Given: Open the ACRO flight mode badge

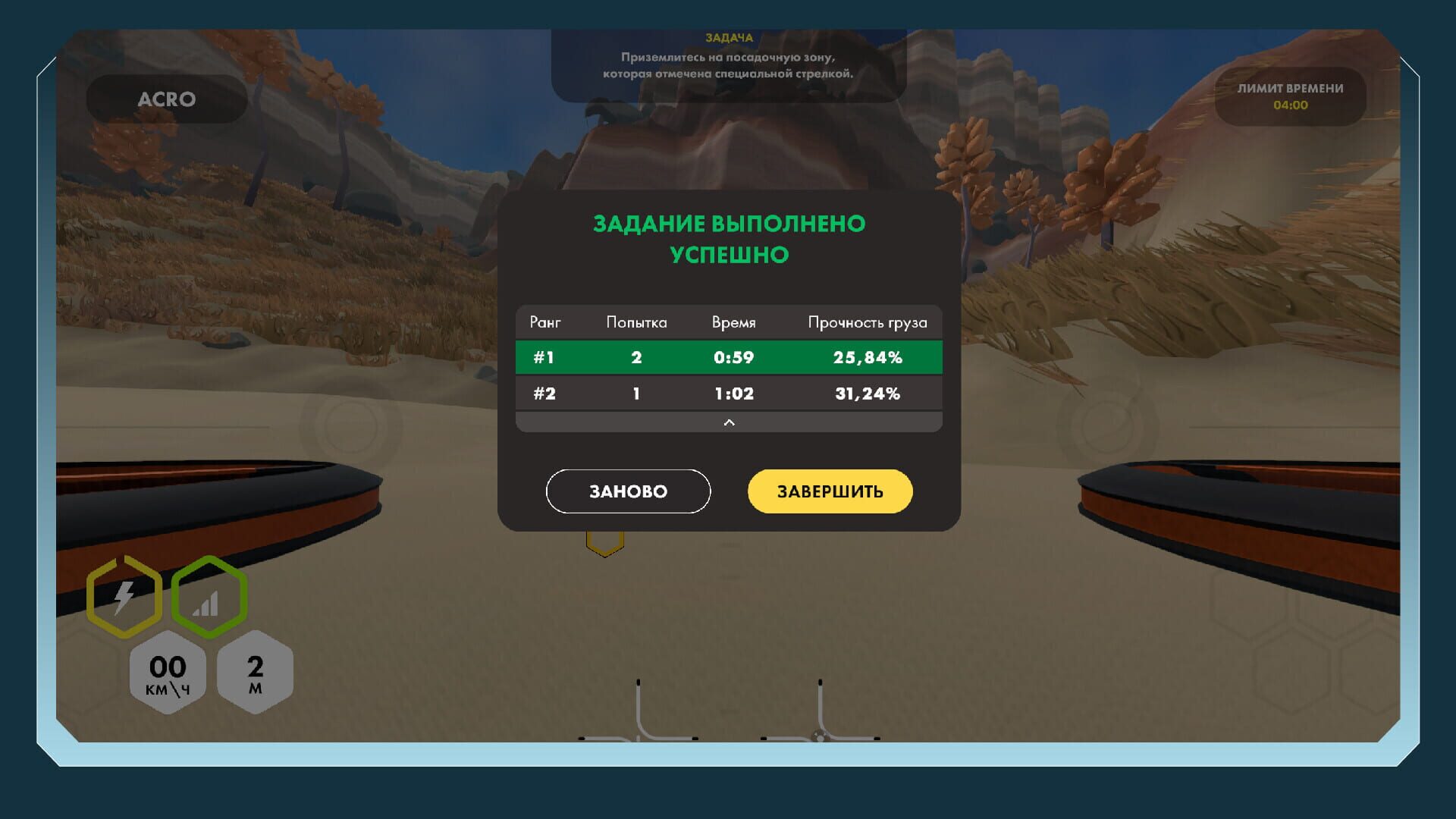Looking at the screenshot, I should (166, 99).
